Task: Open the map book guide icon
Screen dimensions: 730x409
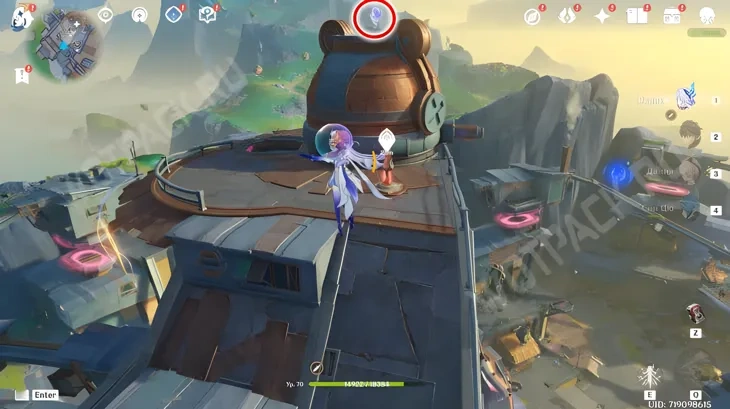Action: pyautogui.click(x=207, y=15)
